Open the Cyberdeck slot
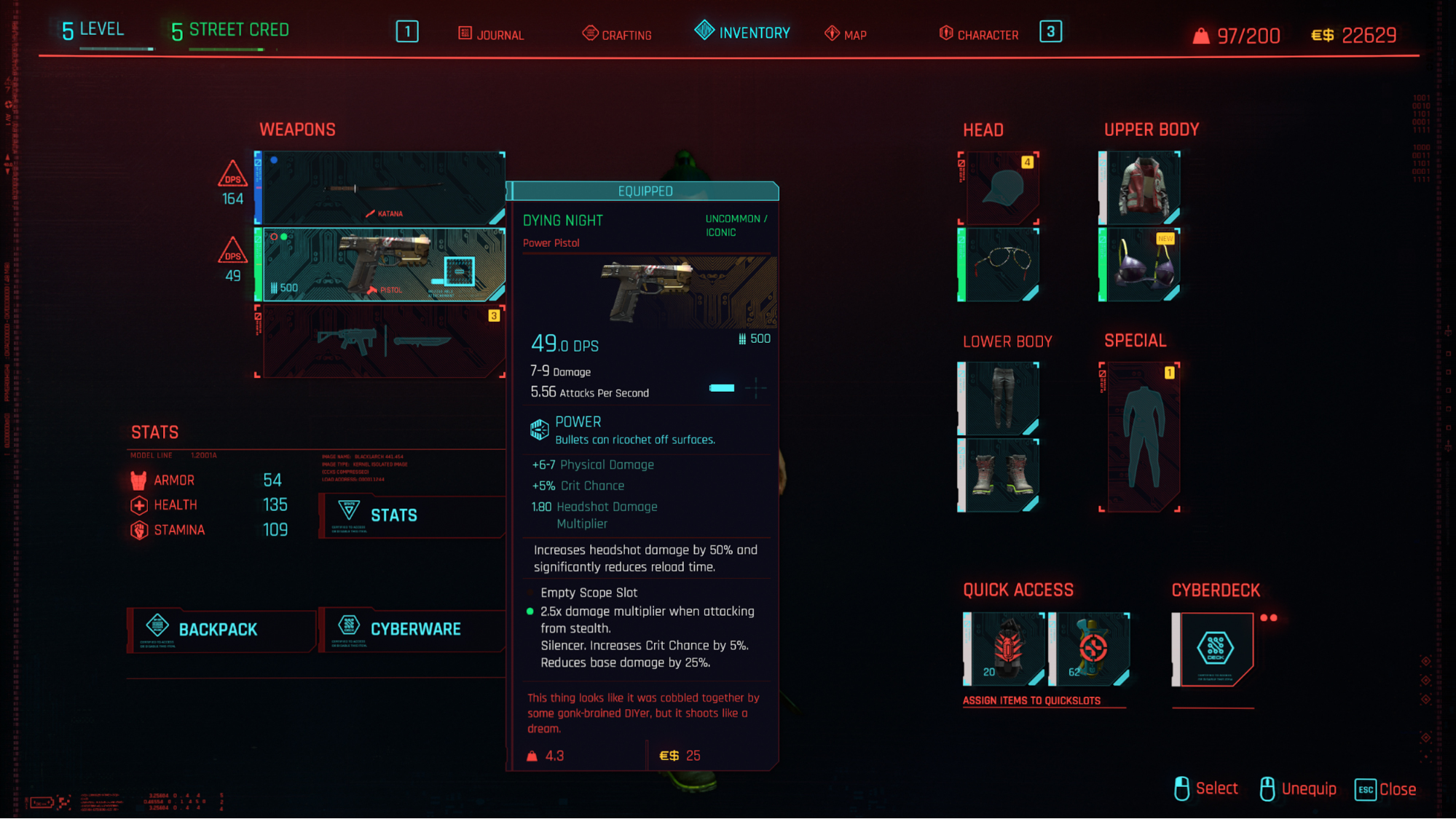Viewport: 1456px width, 819px height. 1213,649
